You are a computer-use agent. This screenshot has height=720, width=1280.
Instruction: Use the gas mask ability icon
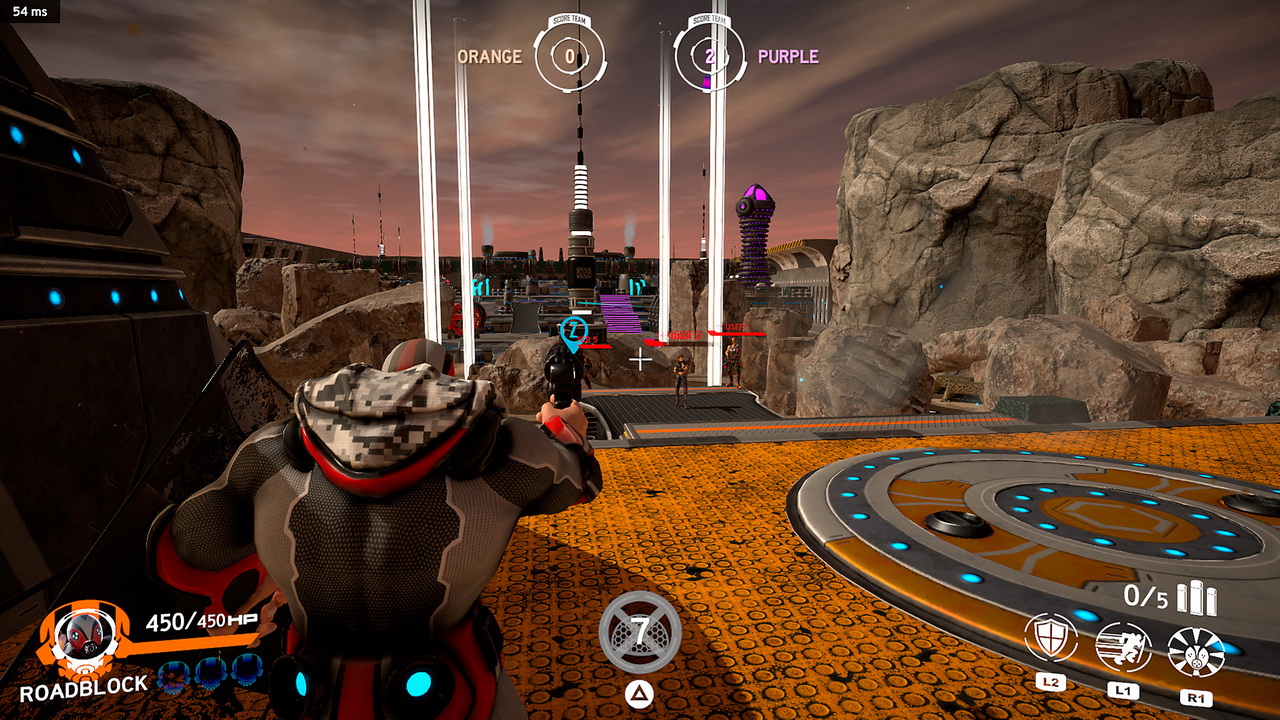pos(1196,652)
